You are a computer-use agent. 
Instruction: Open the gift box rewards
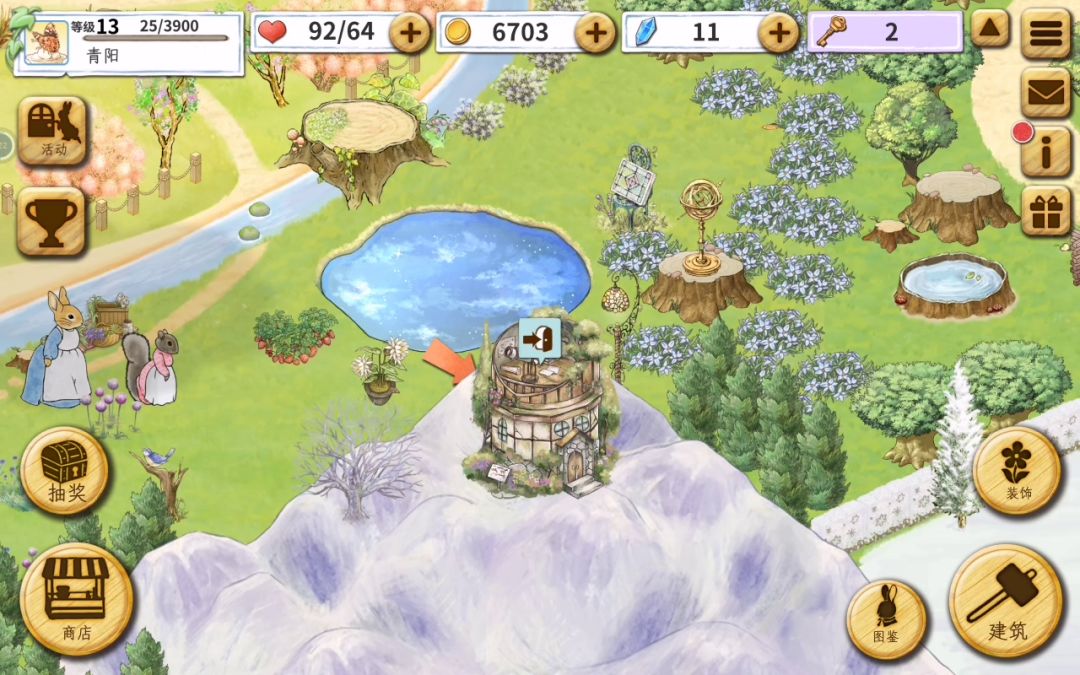point(1046,211)
